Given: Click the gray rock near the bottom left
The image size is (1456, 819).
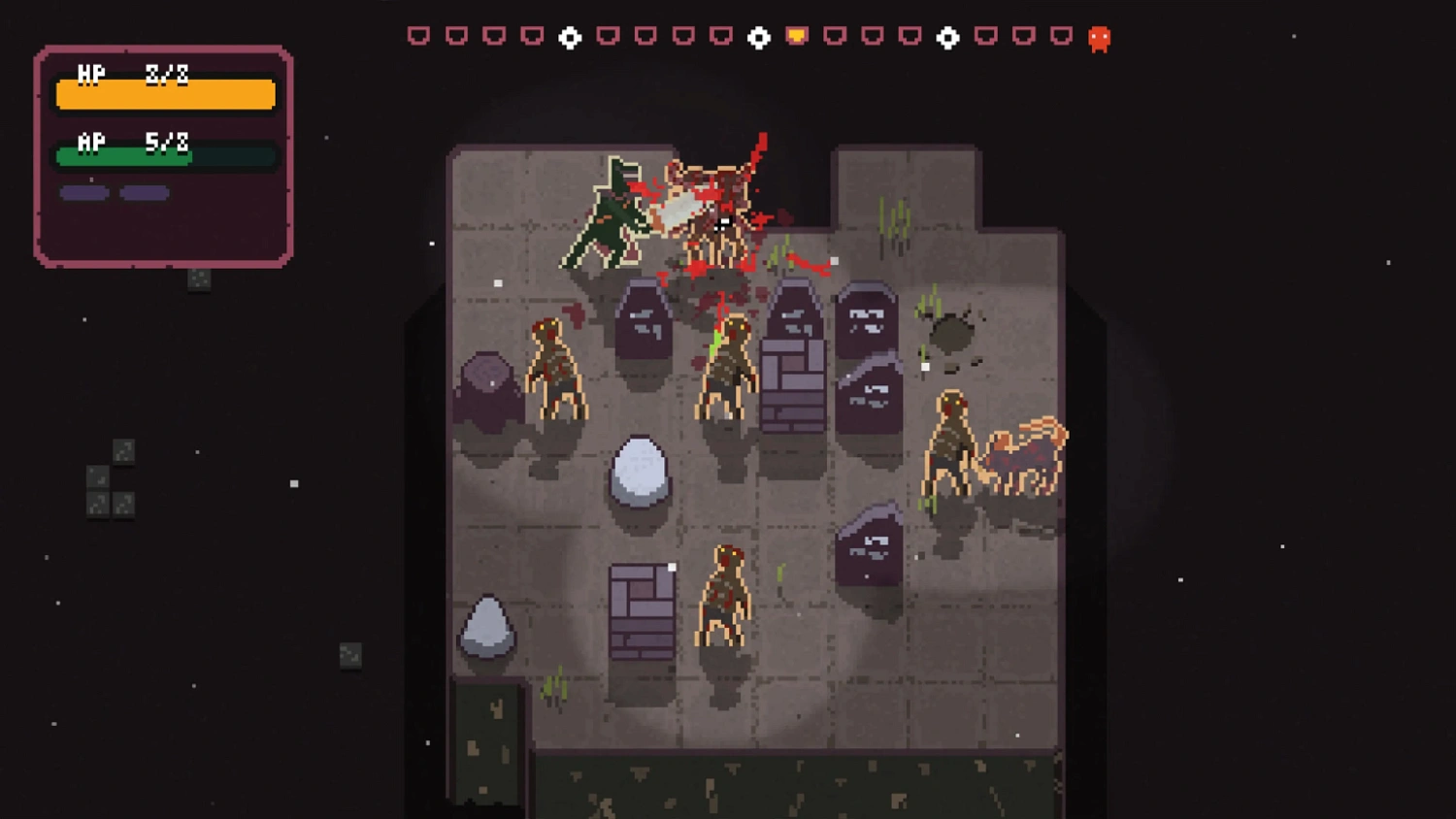Looking at the screenshot, I should tap(485, 626).
